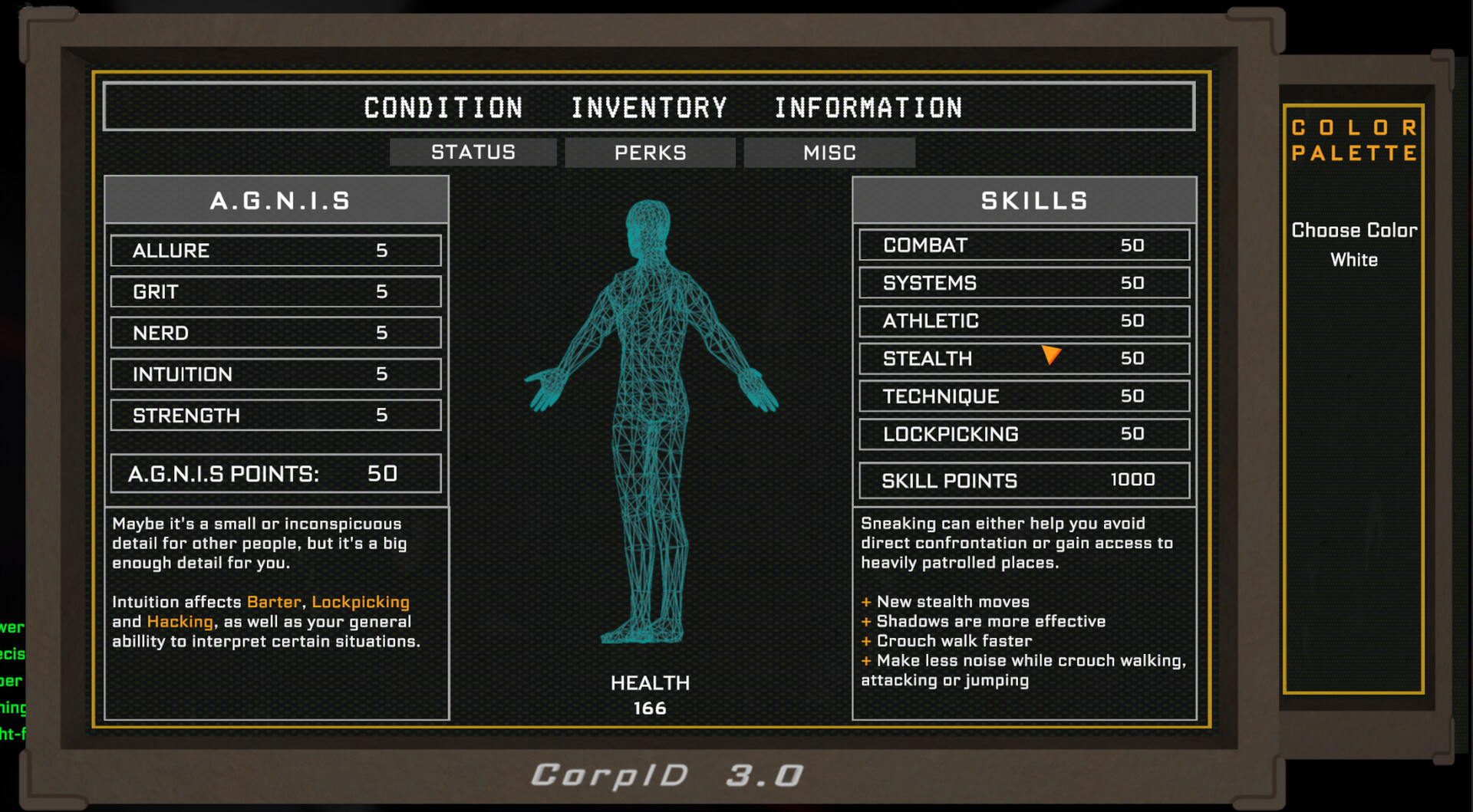Select the Status sub-tab
The width and height of the screenshot is (1473, 812).
click(473, 152)
